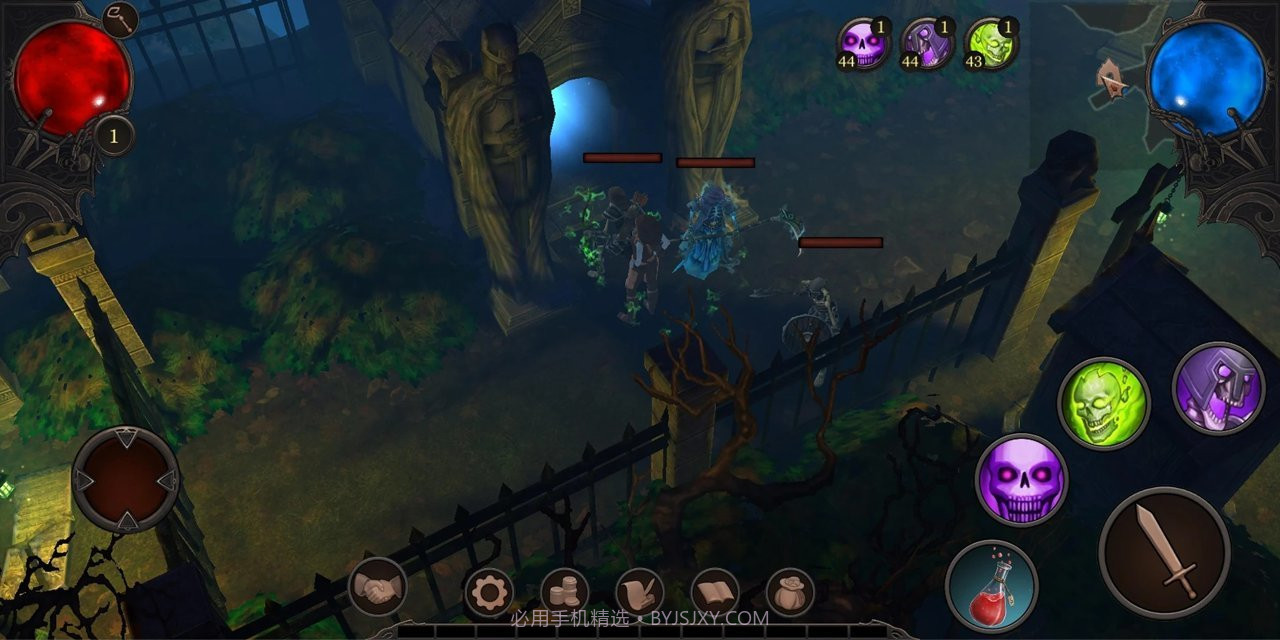1280x640 pixels.
Task: Open the gear settings menu
Action: pos(489,593)
